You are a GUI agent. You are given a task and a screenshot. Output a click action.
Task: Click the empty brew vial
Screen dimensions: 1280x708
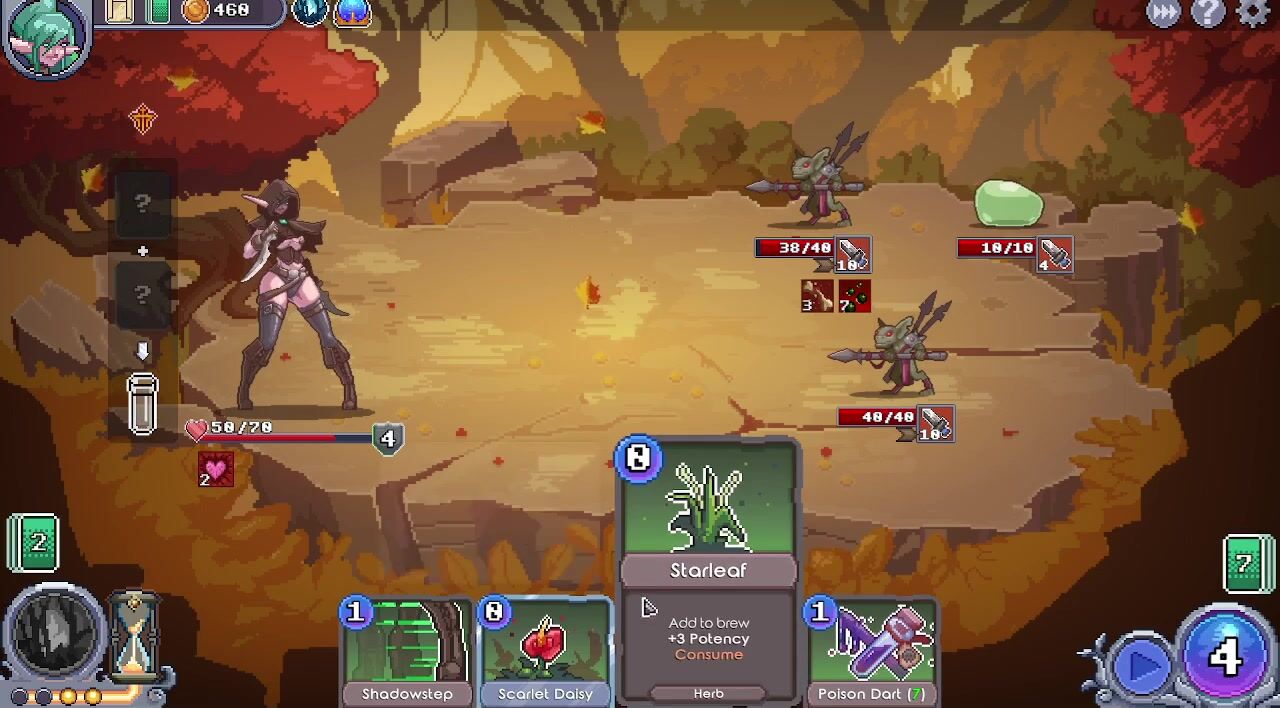(142, 404)
